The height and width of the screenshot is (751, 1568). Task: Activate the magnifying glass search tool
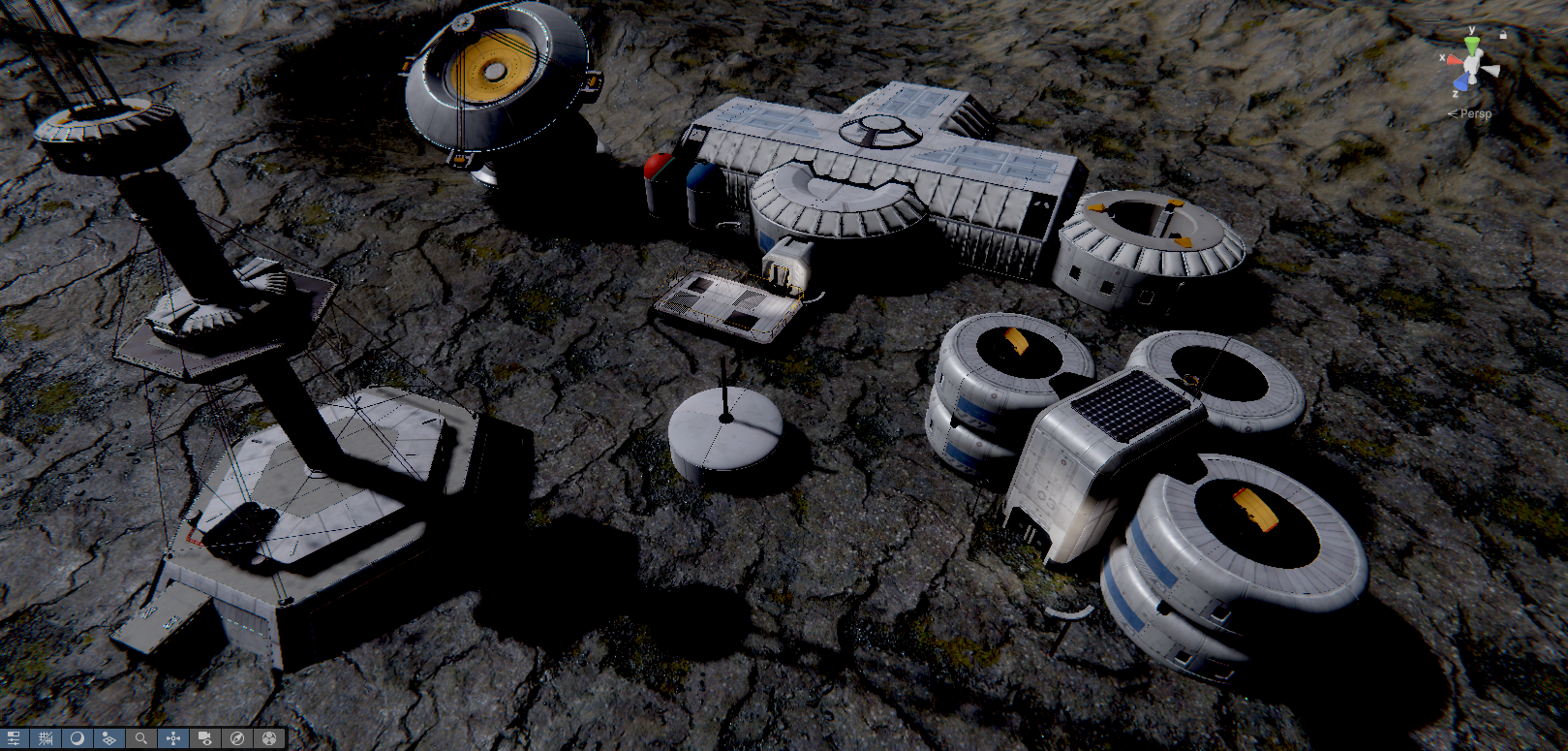tap(141, 738)
